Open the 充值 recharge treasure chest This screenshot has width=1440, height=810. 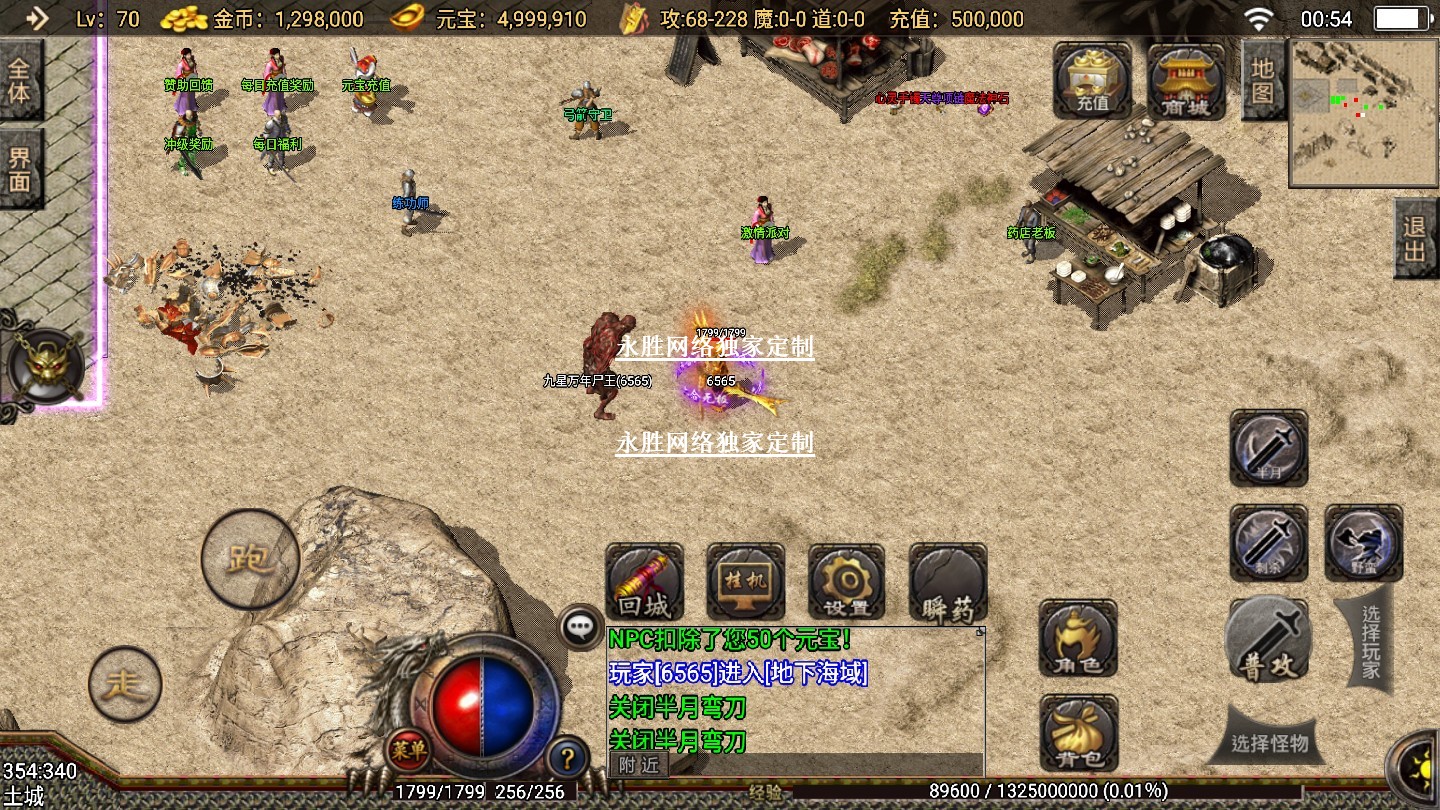tap(1092, 82)
